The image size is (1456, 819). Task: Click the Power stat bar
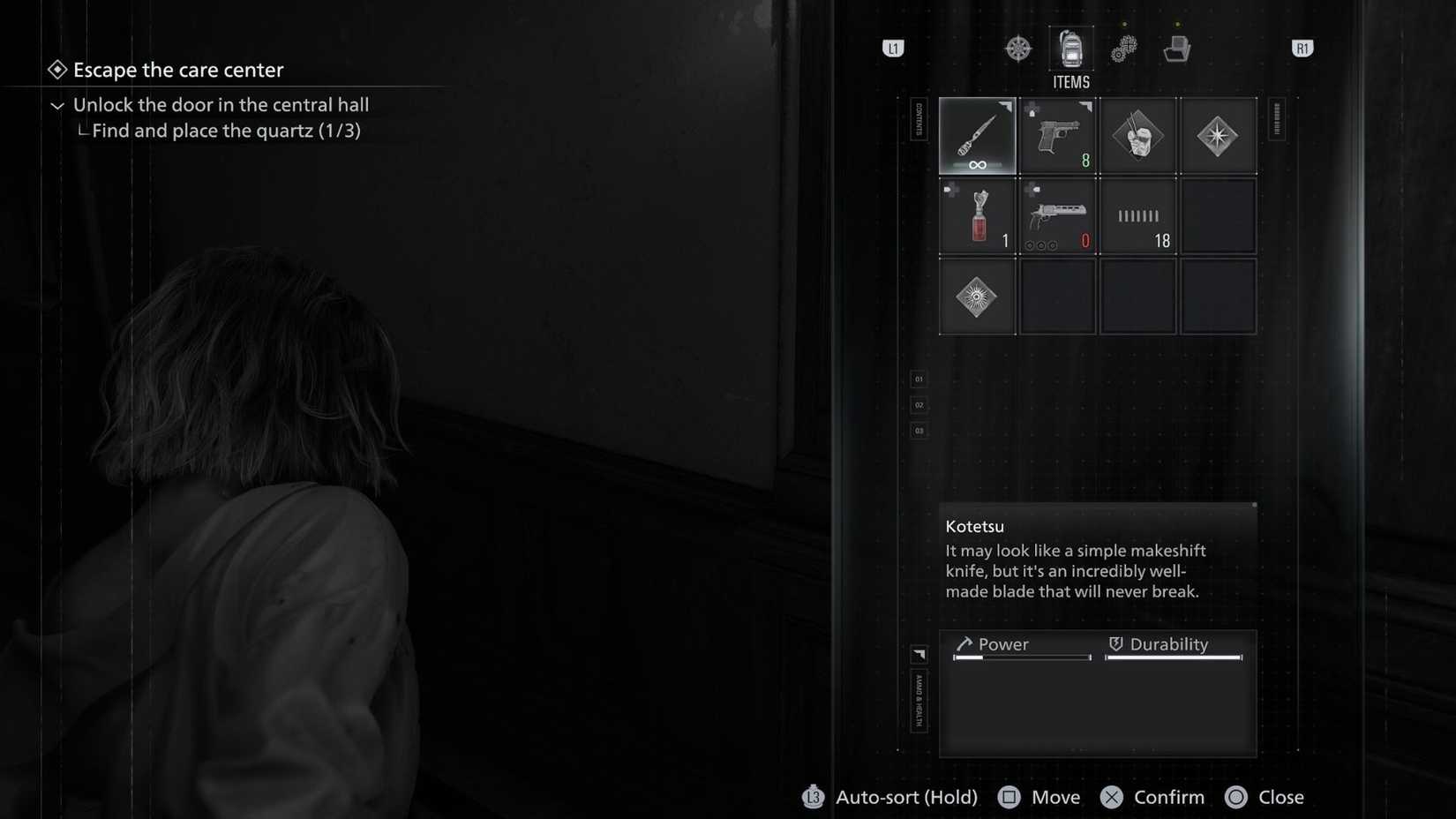coord(1021,657)
